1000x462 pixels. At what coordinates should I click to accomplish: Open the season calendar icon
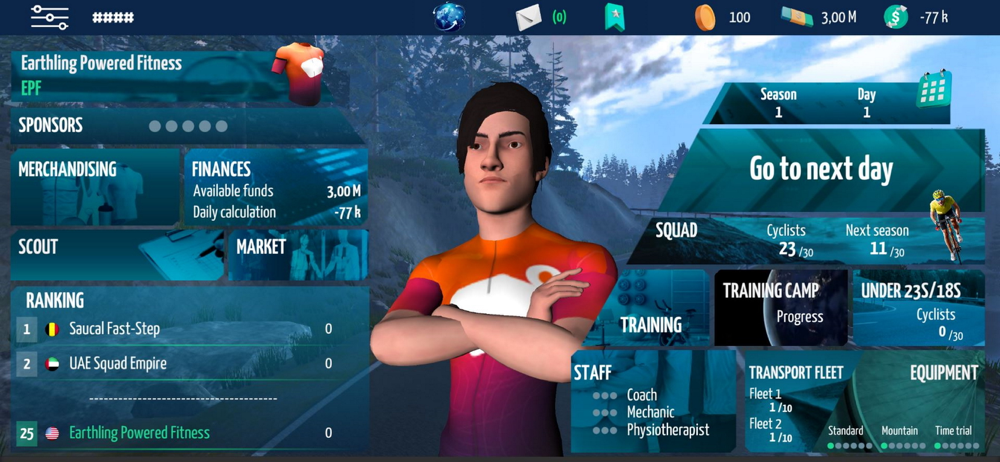[933, 95]
